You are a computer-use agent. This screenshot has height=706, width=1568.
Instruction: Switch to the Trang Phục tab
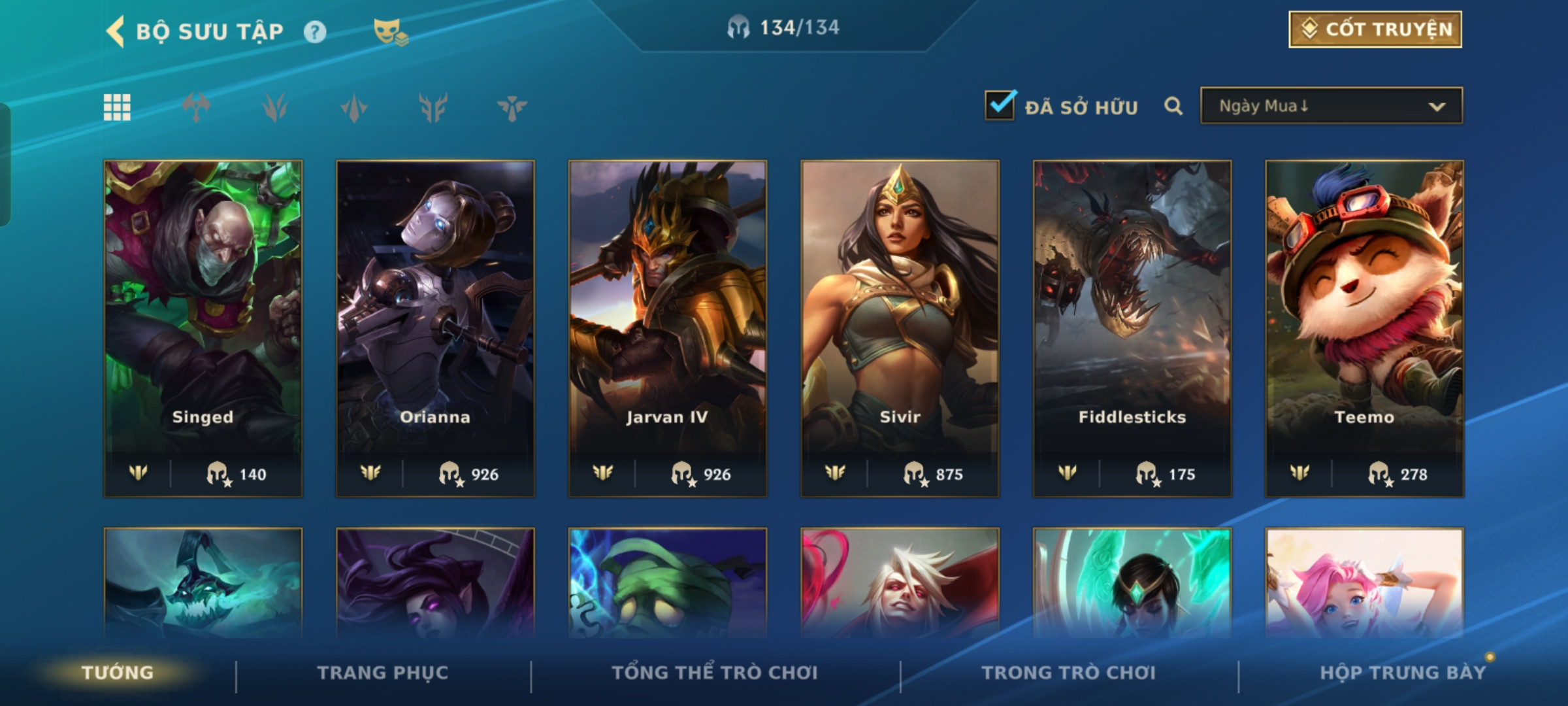(383, 673)
